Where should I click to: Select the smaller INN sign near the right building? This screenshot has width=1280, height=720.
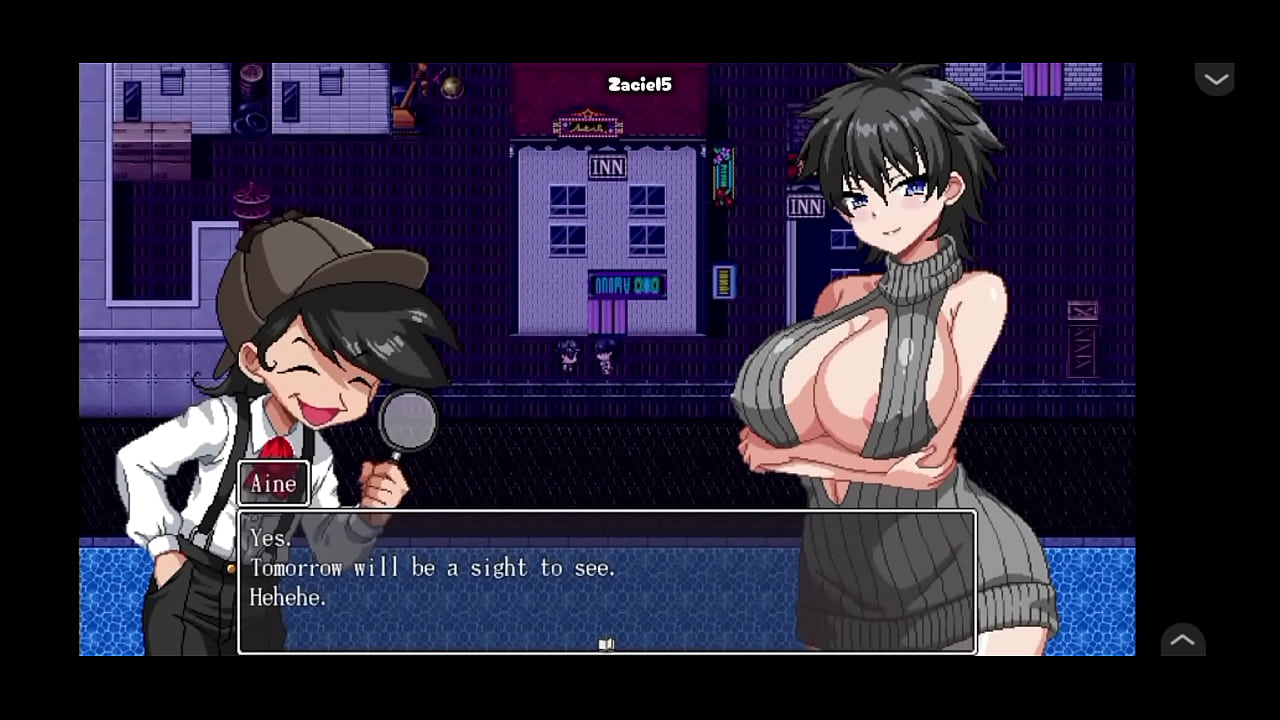[806, 207]
